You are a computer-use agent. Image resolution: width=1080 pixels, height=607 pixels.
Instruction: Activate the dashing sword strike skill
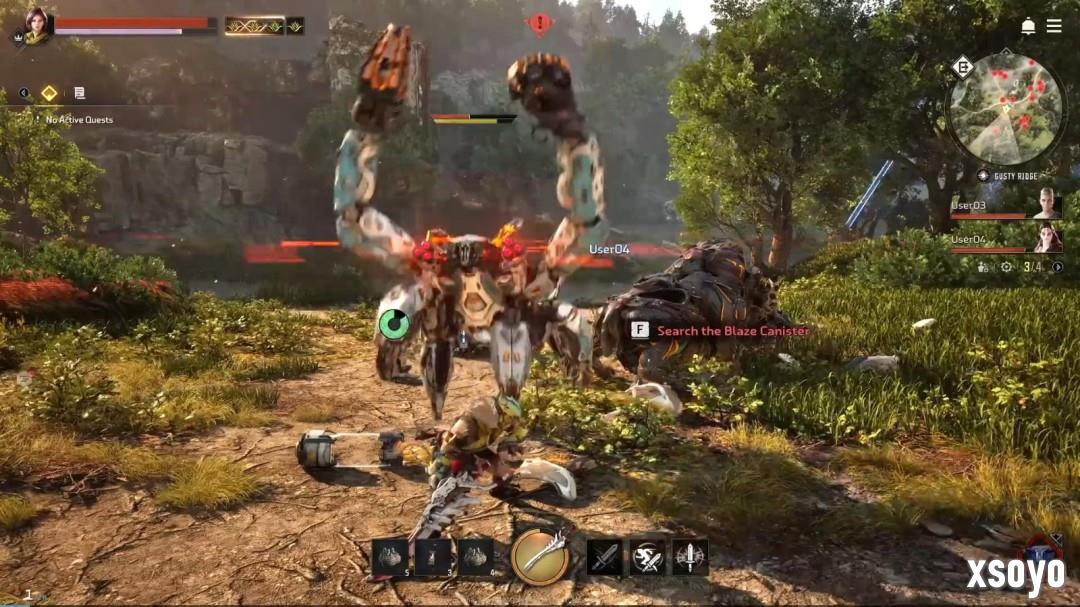(x=647, y=557)
